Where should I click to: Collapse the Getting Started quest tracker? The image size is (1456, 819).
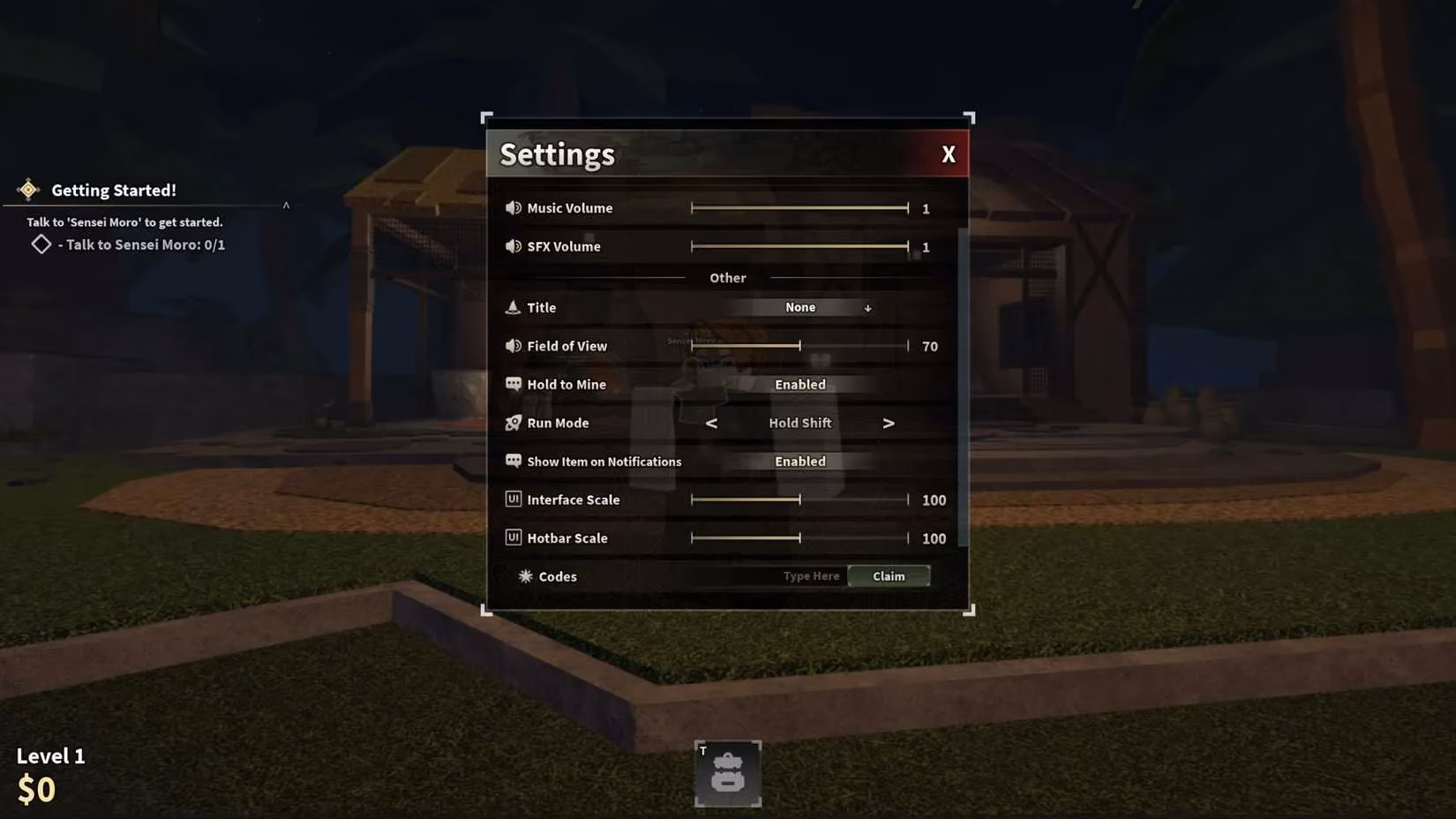[x=286, y=204]
